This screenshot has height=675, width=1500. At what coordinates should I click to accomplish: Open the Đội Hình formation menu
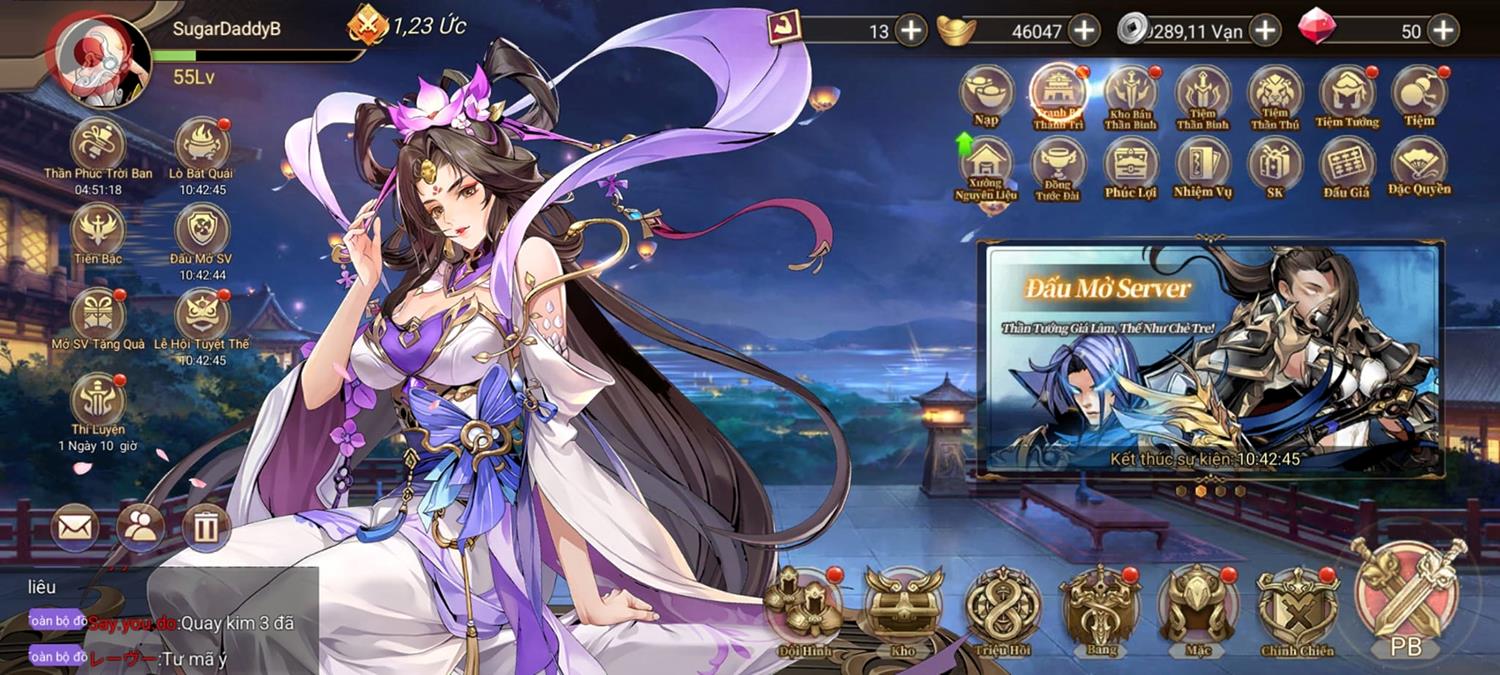804,605
